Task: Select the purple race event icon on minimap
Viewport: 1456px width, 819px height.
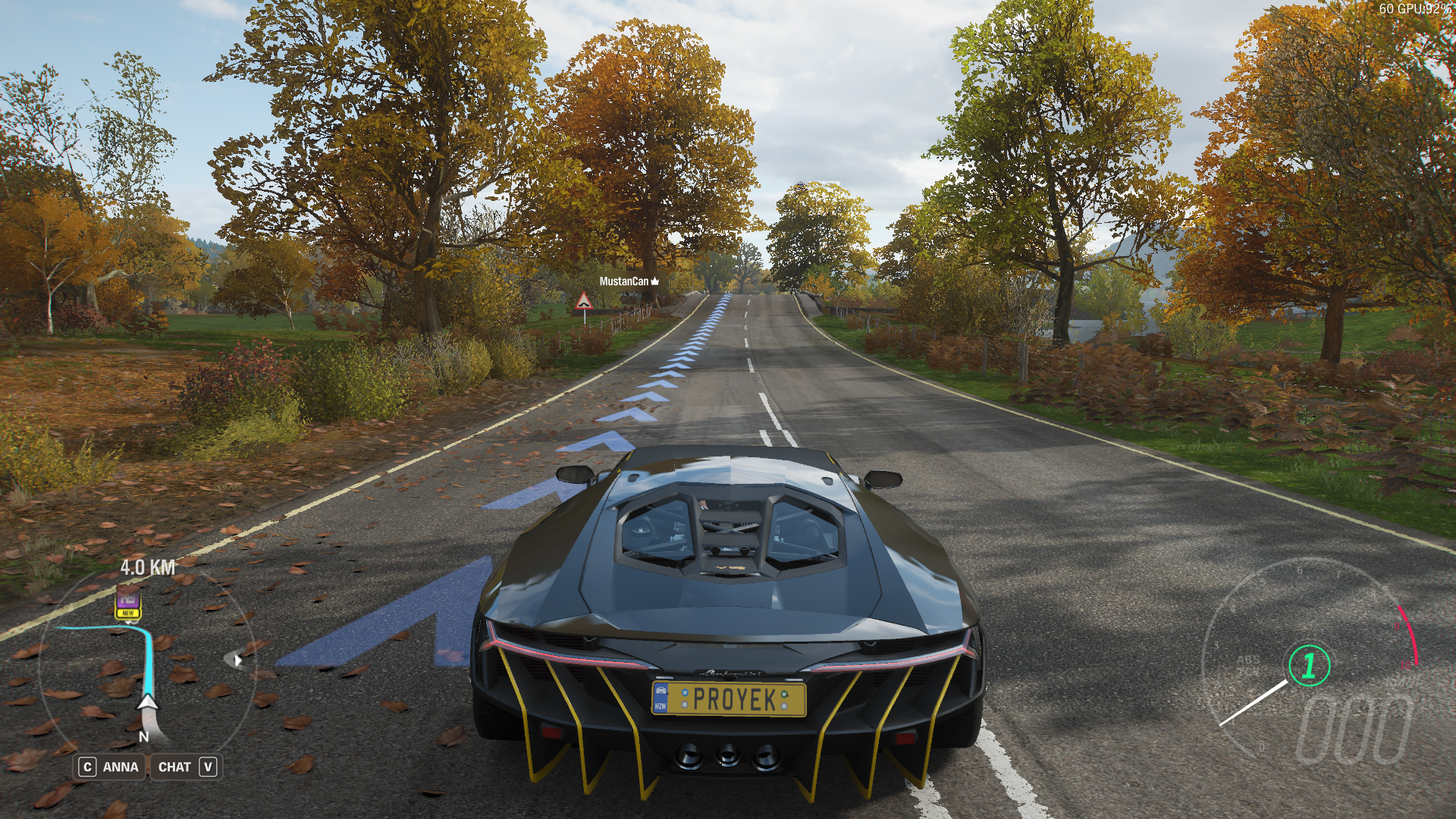Action: 129,601
